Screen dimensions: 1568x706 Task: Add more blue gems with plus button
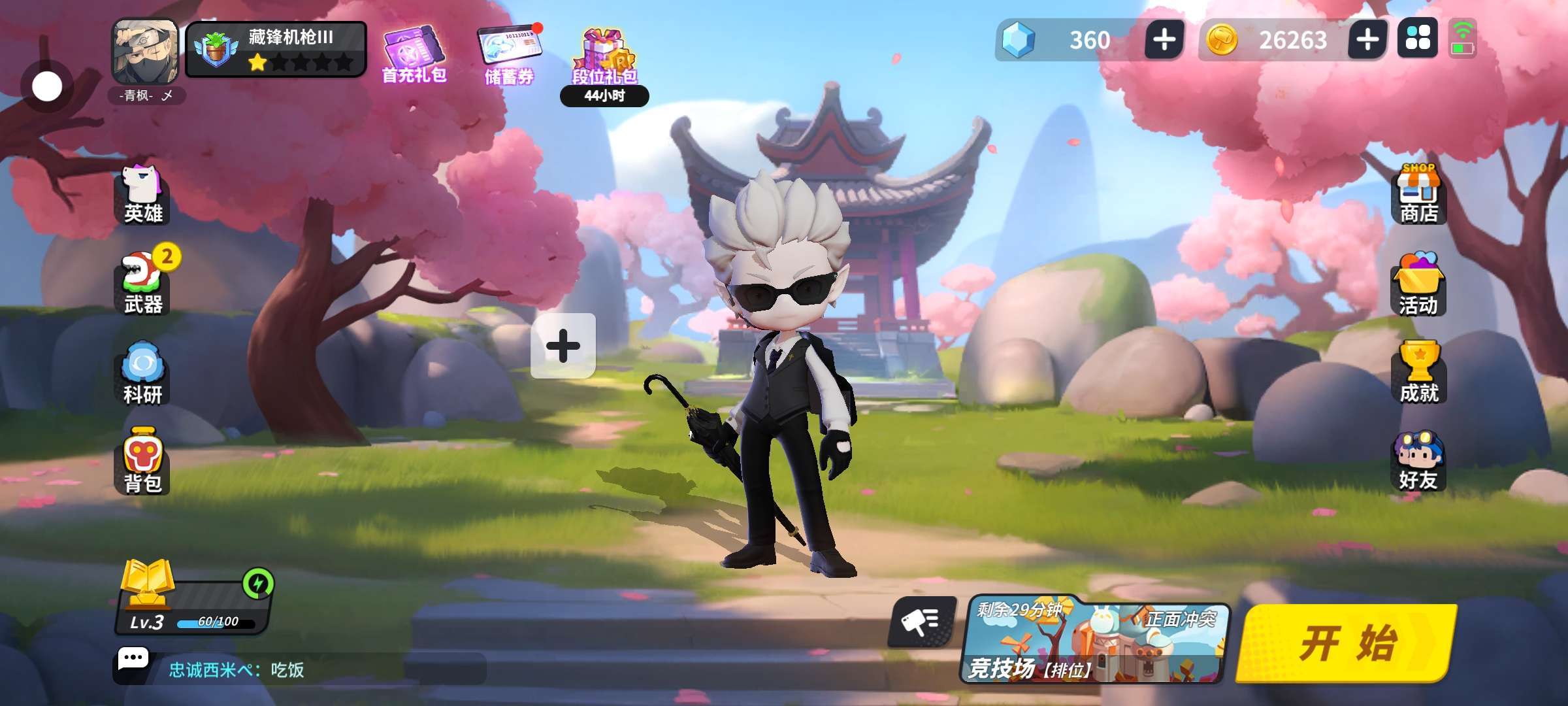[1164, 40]
